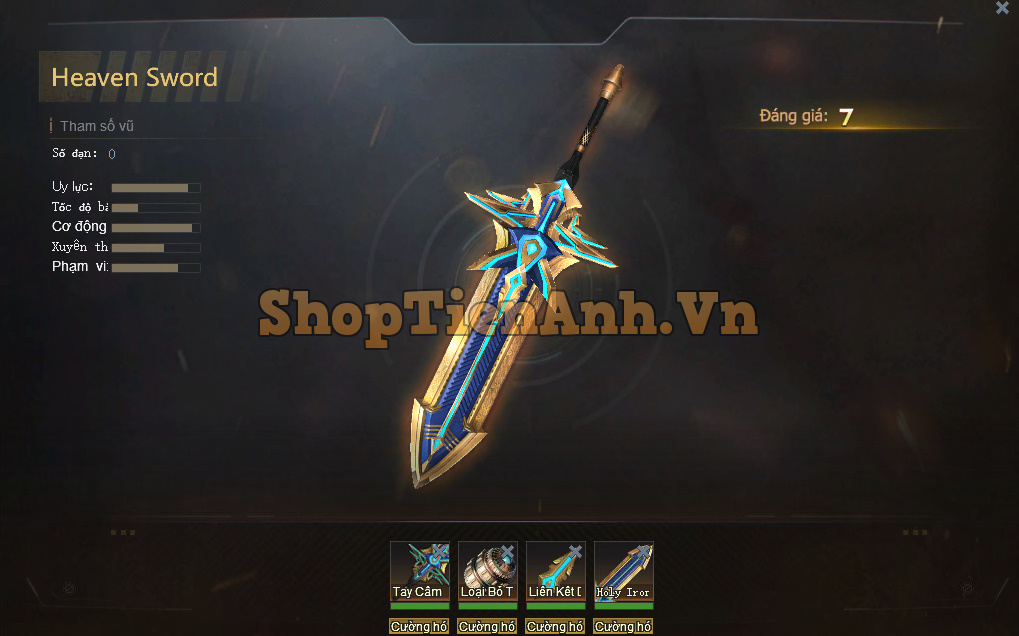1019x636 pixels.
Task: Remove the Loại Bỏ part with its X
Action: (x=507, y=552)
